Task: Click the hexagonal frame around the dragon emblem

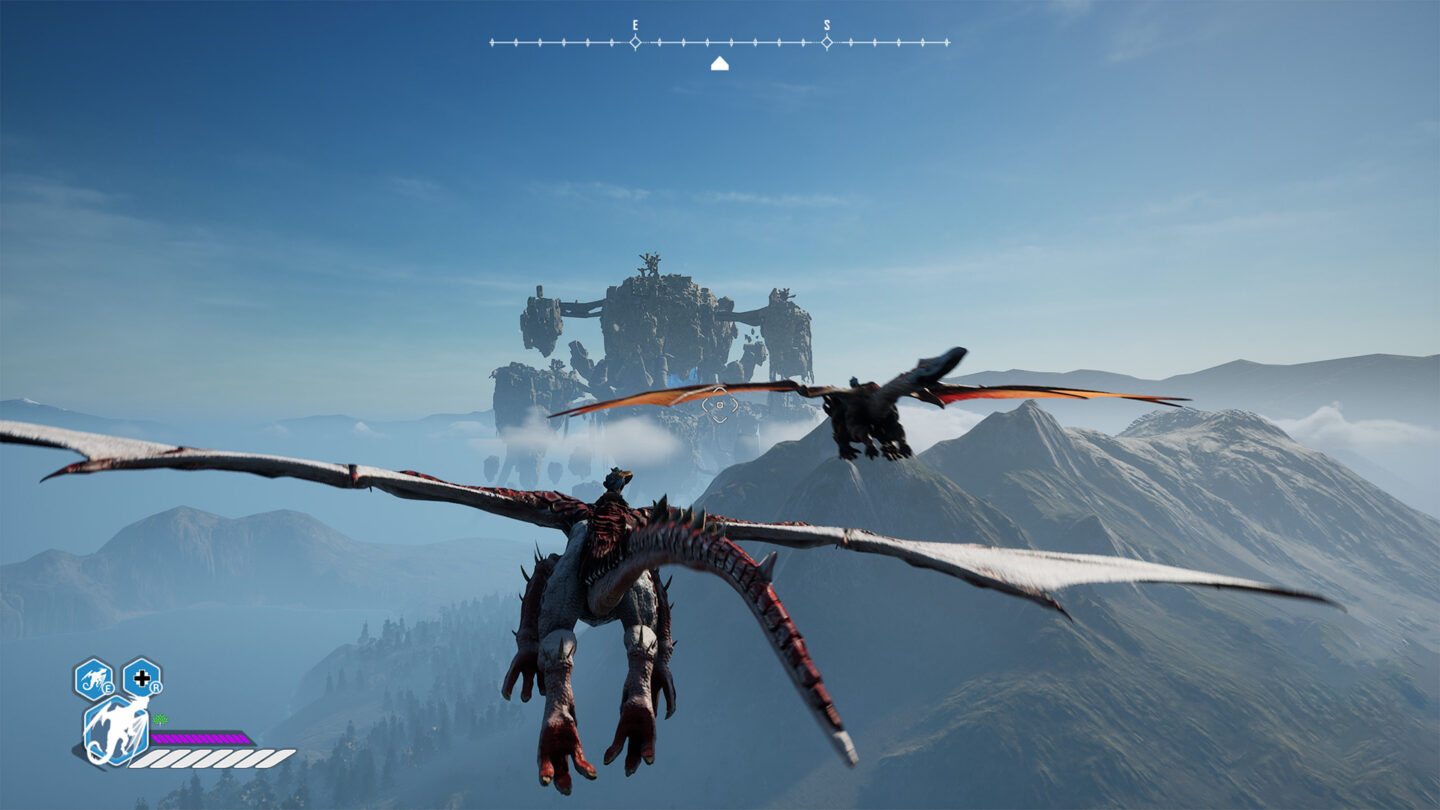Action: (88, 731)
